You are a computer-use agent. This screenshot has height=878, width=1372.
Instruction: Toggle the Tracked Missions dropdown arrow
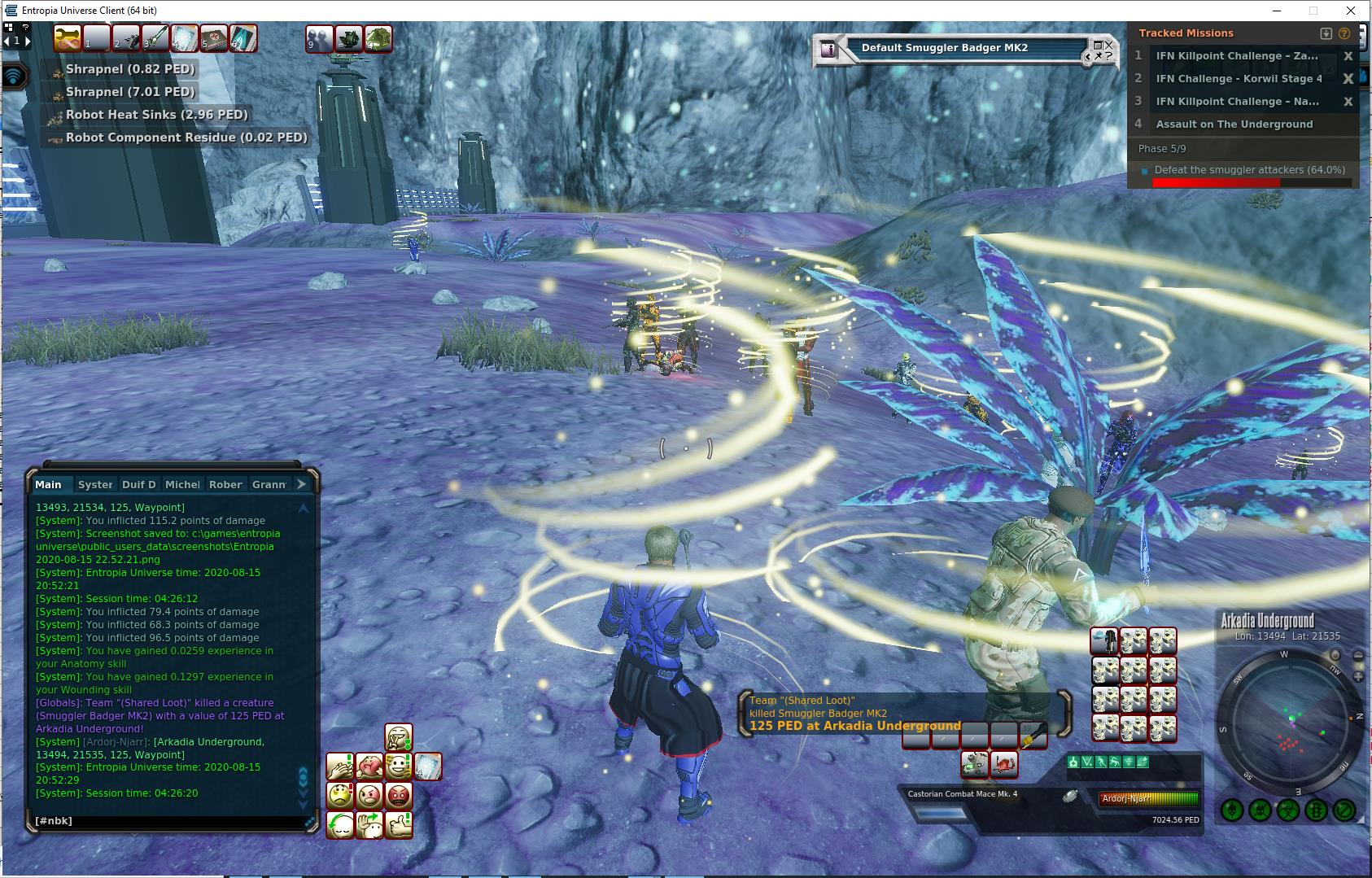click(1326, 33)
